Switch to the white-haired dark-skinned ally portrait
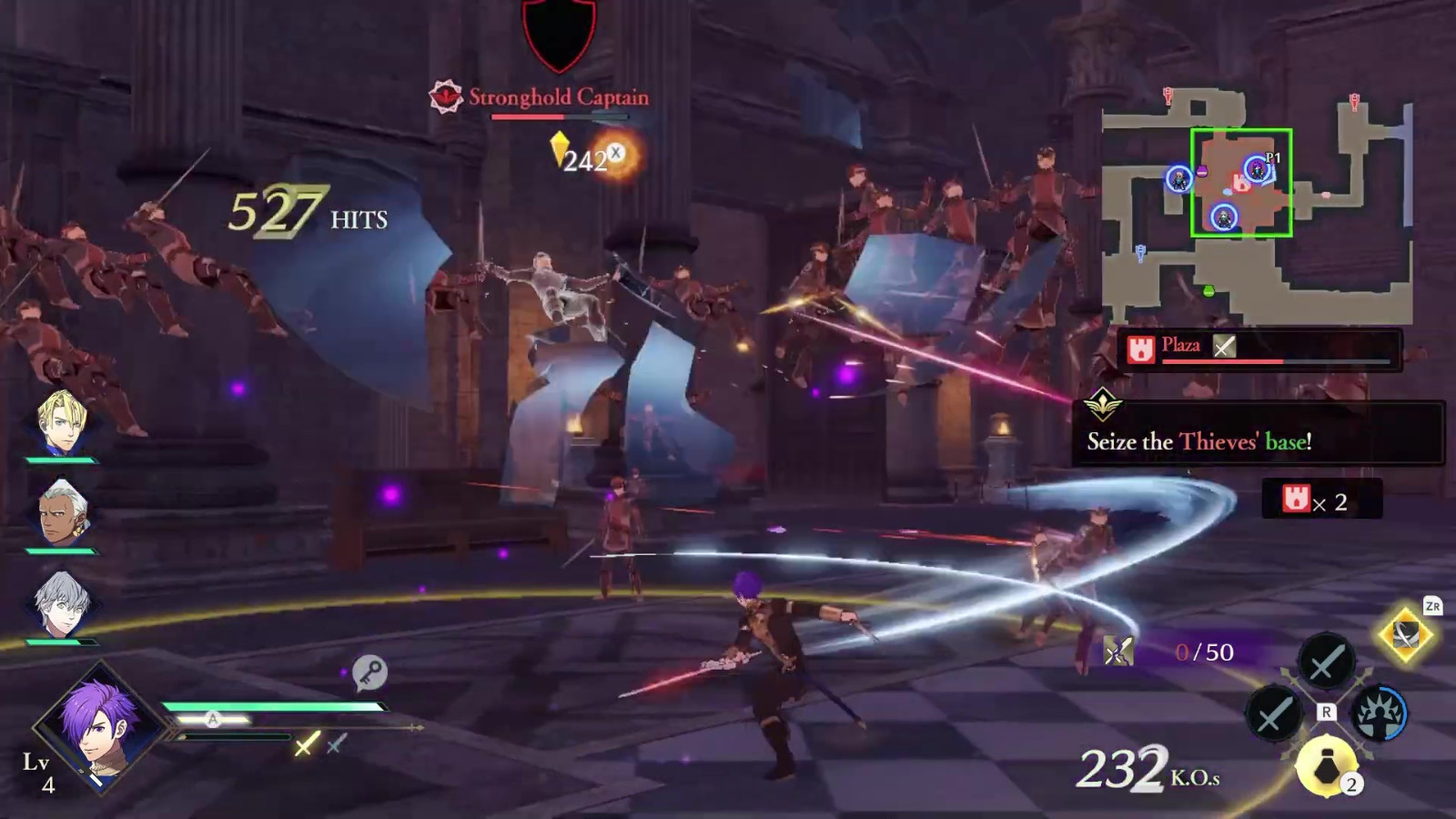 [x=62, y=512]
